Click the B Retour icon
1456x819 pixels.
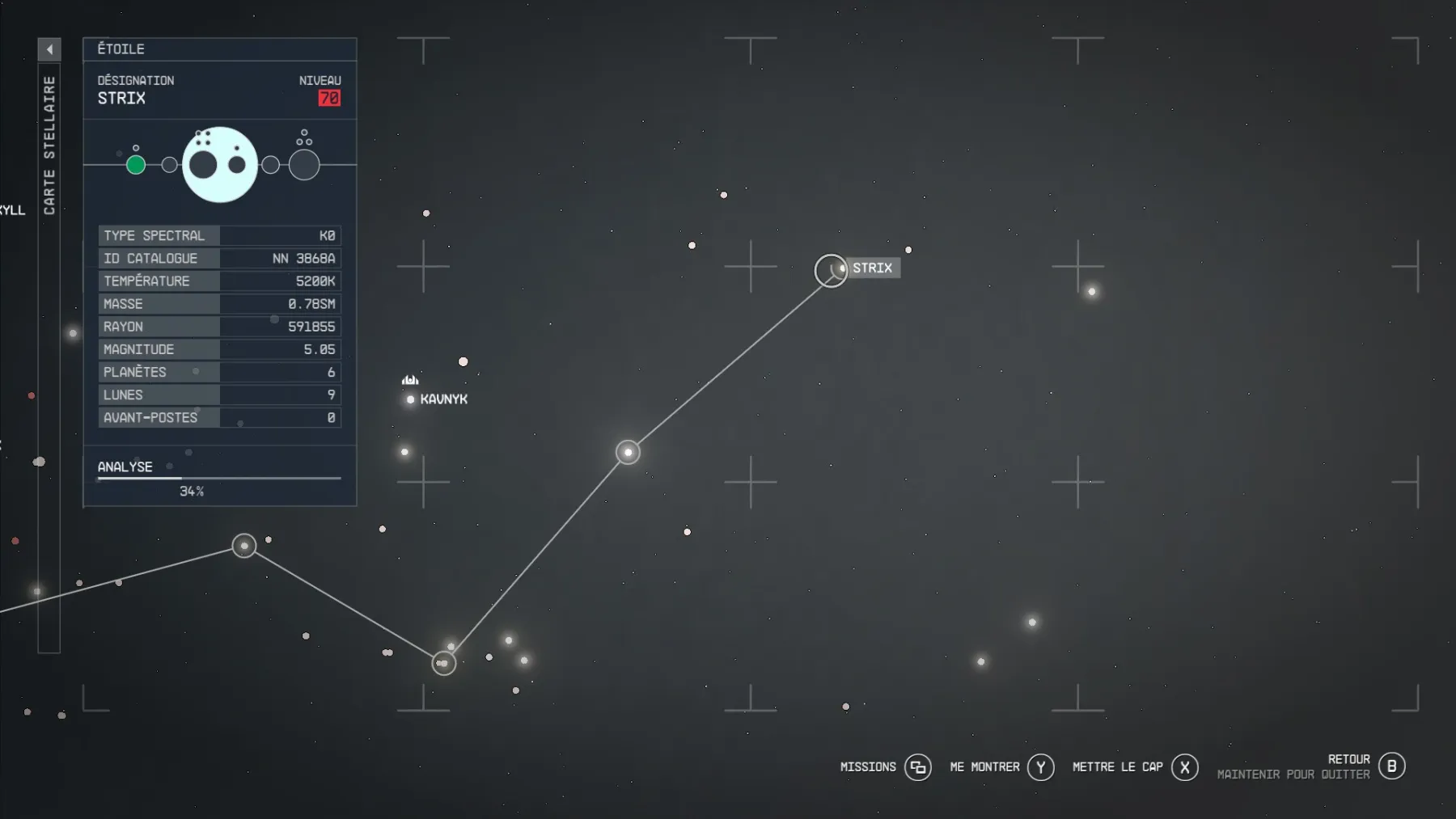click(1390, 766)
